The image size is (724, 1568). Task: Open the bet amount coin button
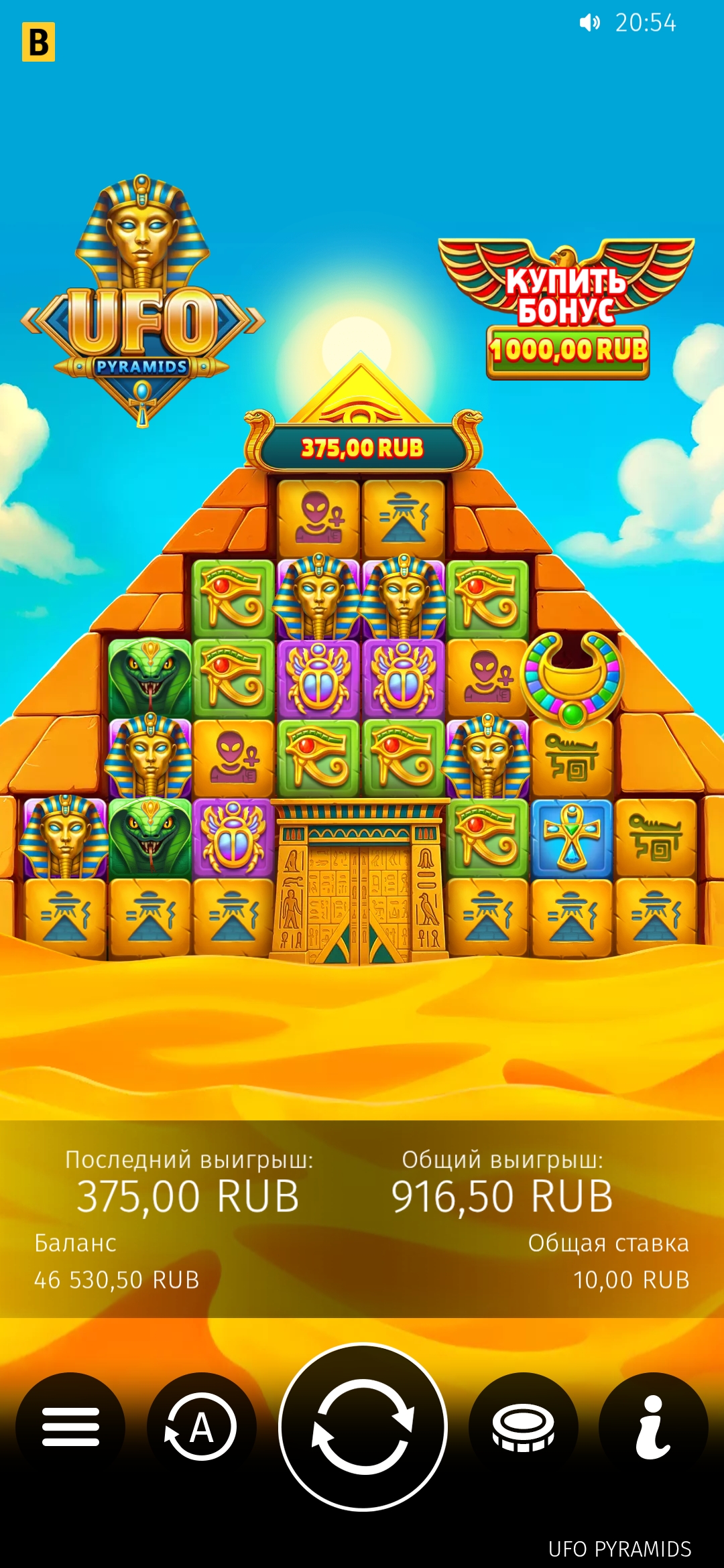tap(523, 1427)
